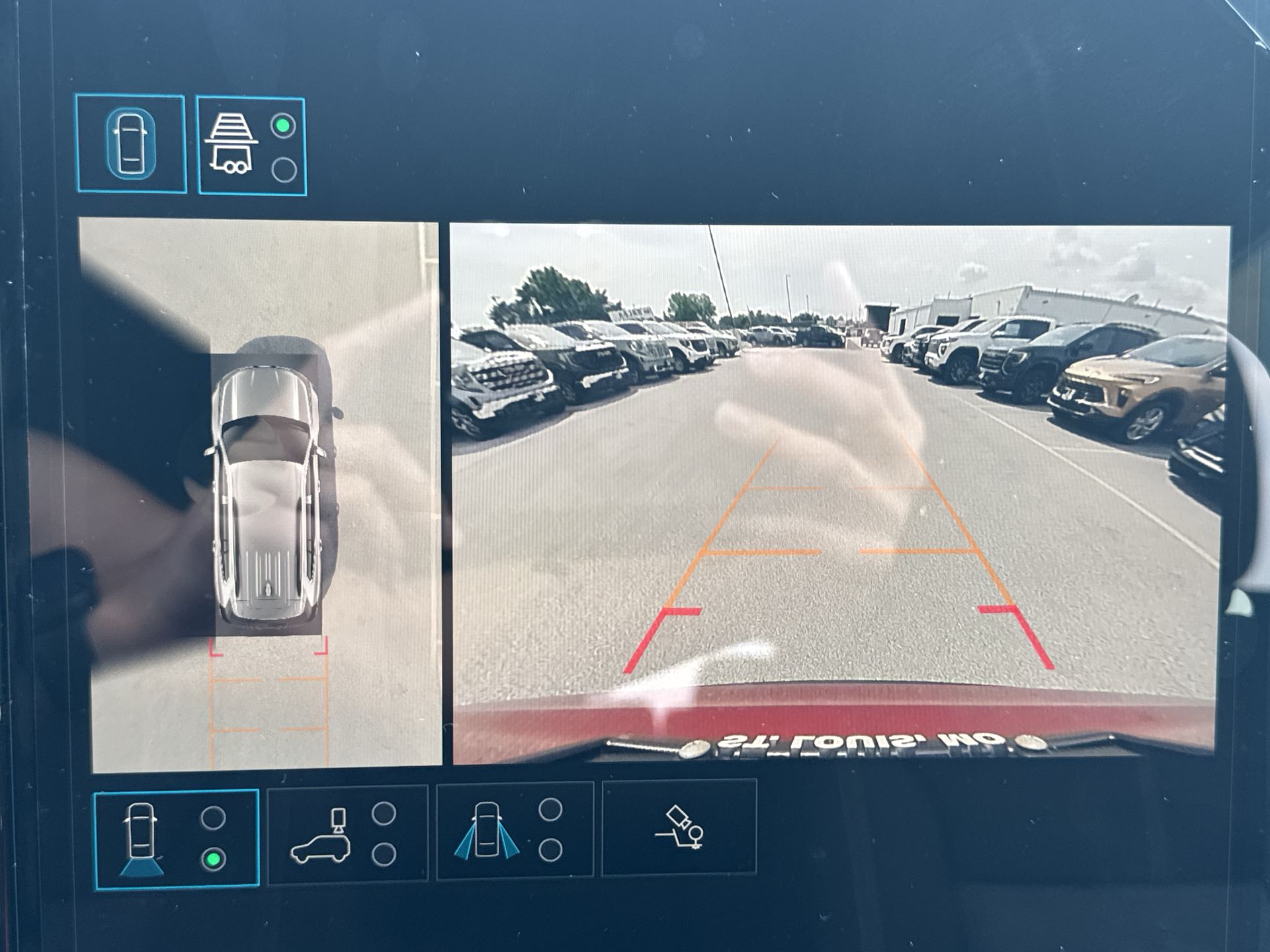
Task: Choose the rear camera view with blue cone
Action: 176,838
